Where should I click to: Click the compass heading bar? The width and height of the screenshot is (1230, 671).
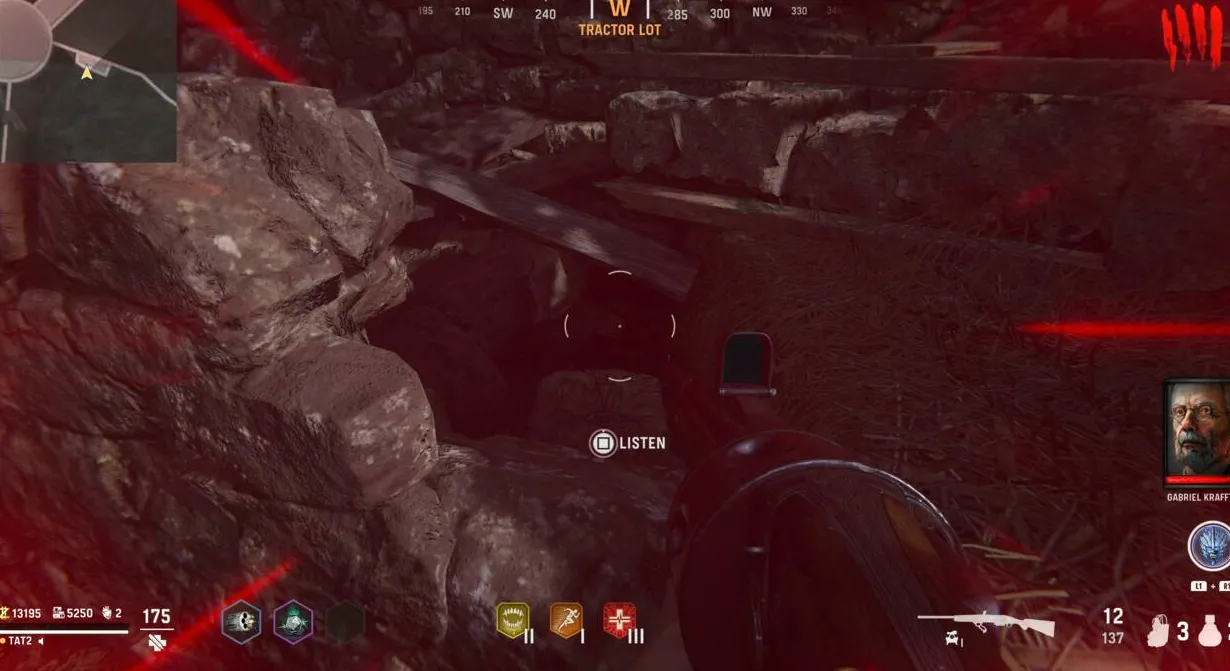tap(620, 13)
